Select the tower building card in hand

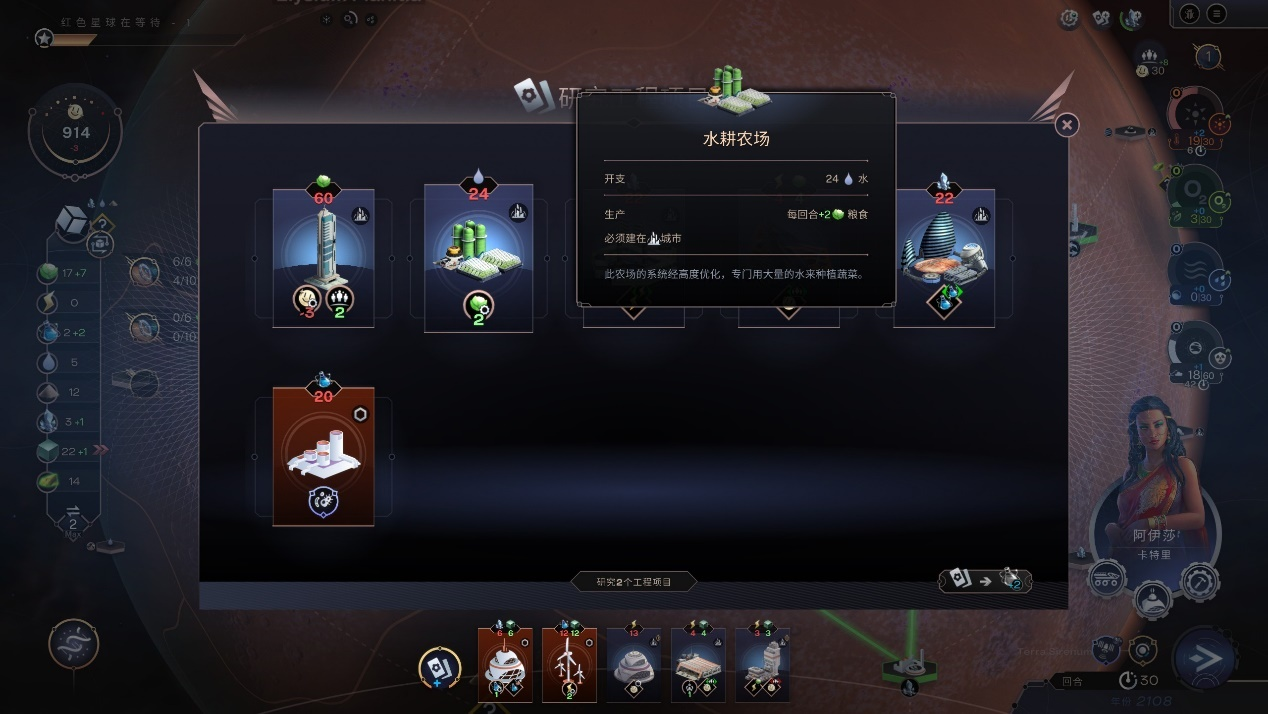(x=762, y=666)
